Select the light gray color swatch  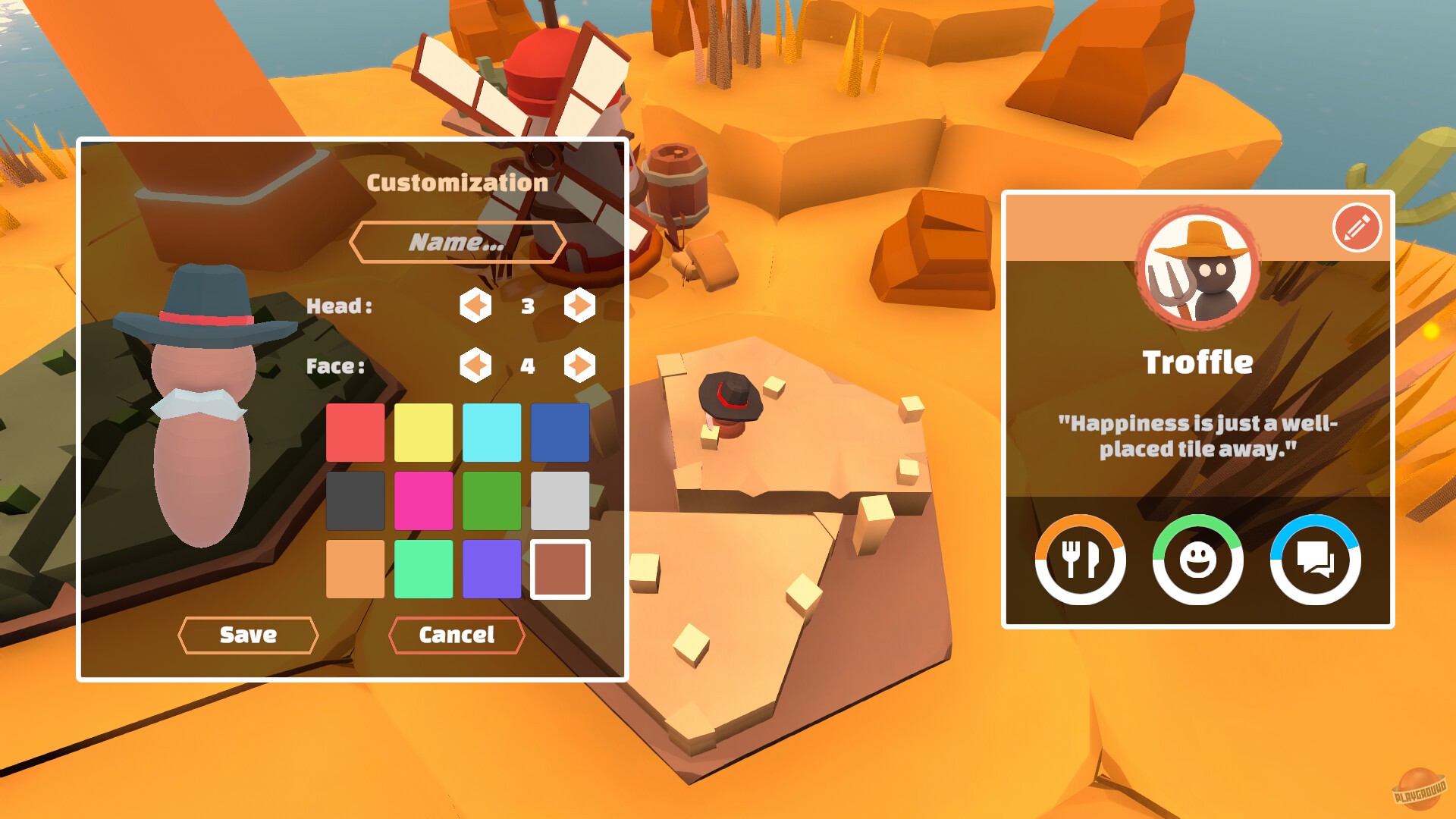point(560,500)
